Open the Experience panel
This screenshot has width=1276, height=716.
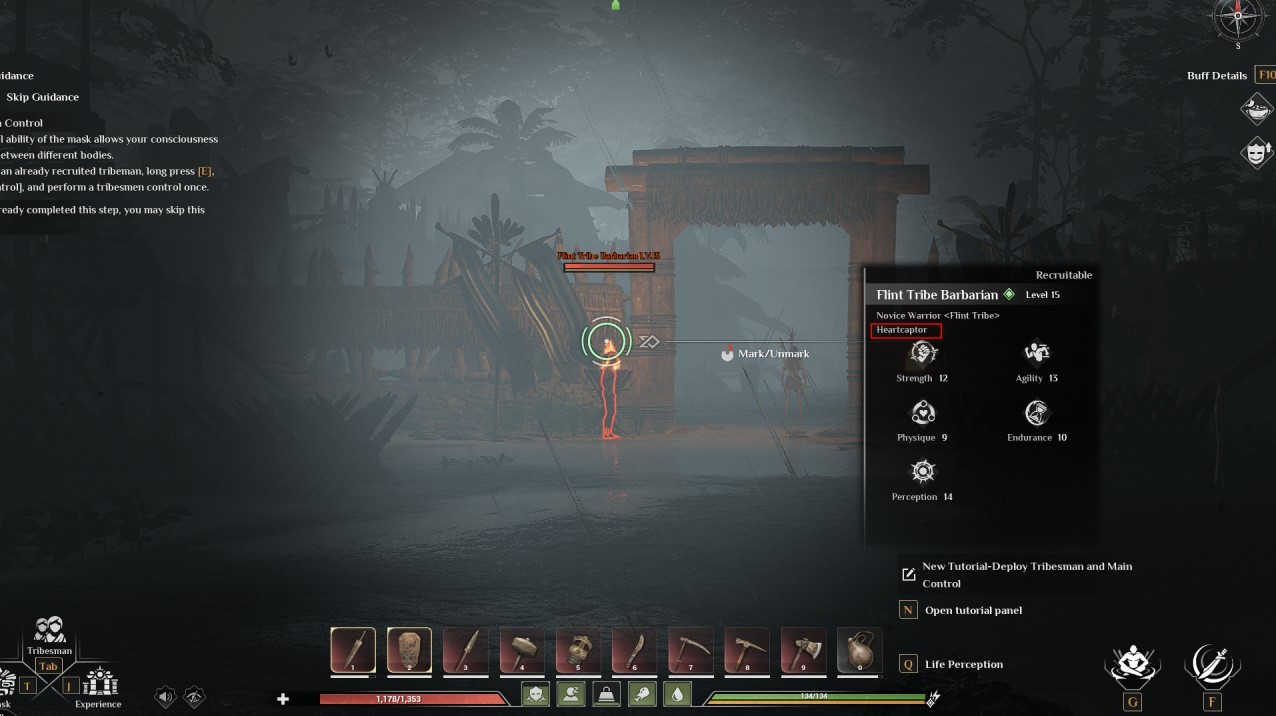[99, 686]
